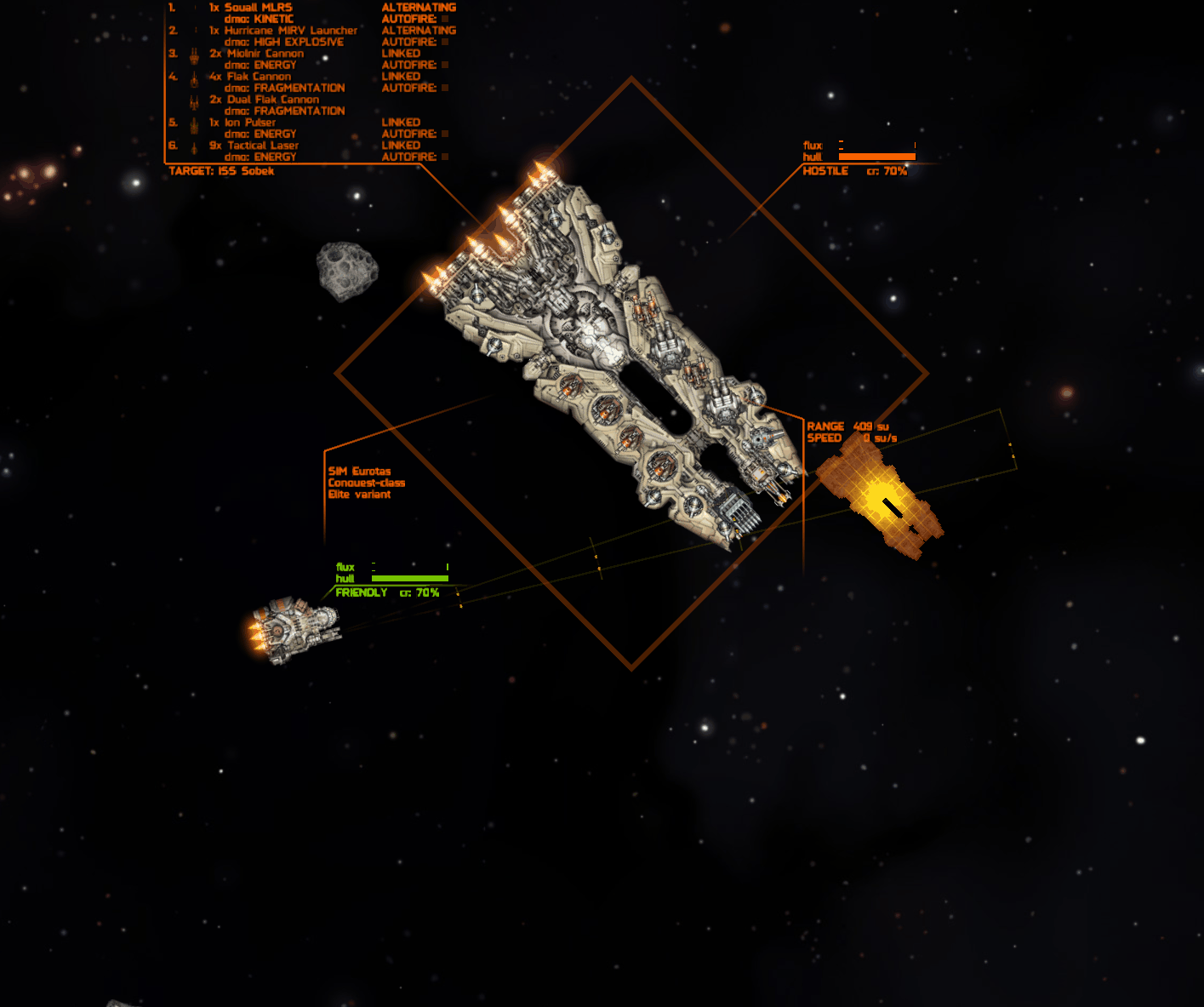Switch Mjolnir Cannon from LINKED mode
Viewport: 1204px width, 1007px height.
400,53
